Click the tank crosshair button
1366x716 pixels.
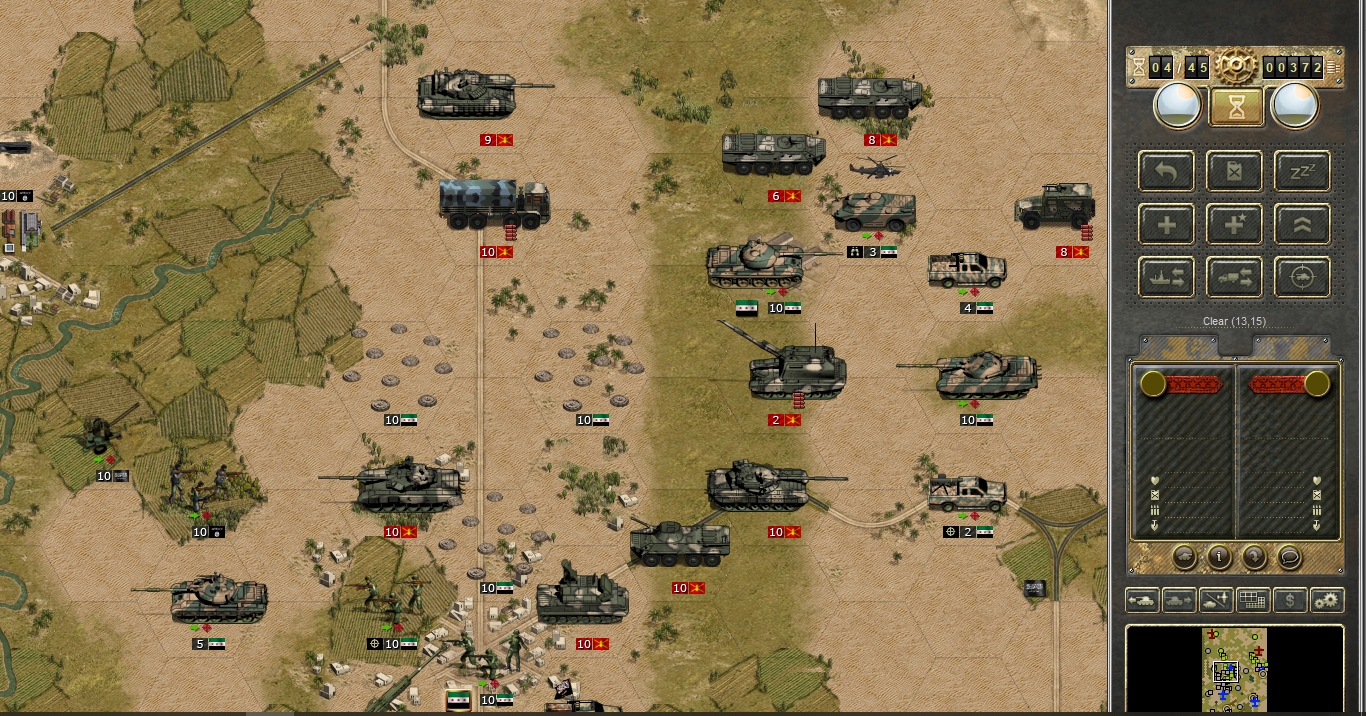coord(1302,277)
